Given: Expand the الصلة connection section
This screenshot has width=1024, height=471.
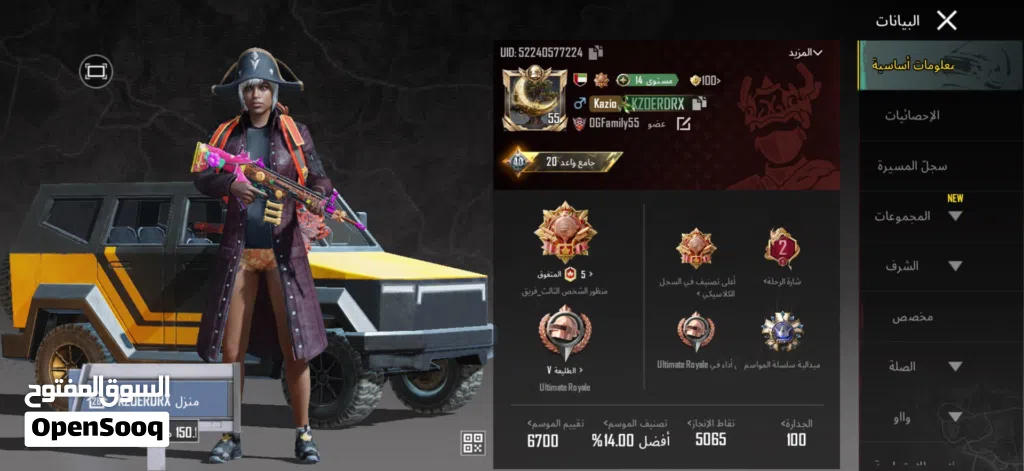Looking at the screenshot, I should pos(916,367).
